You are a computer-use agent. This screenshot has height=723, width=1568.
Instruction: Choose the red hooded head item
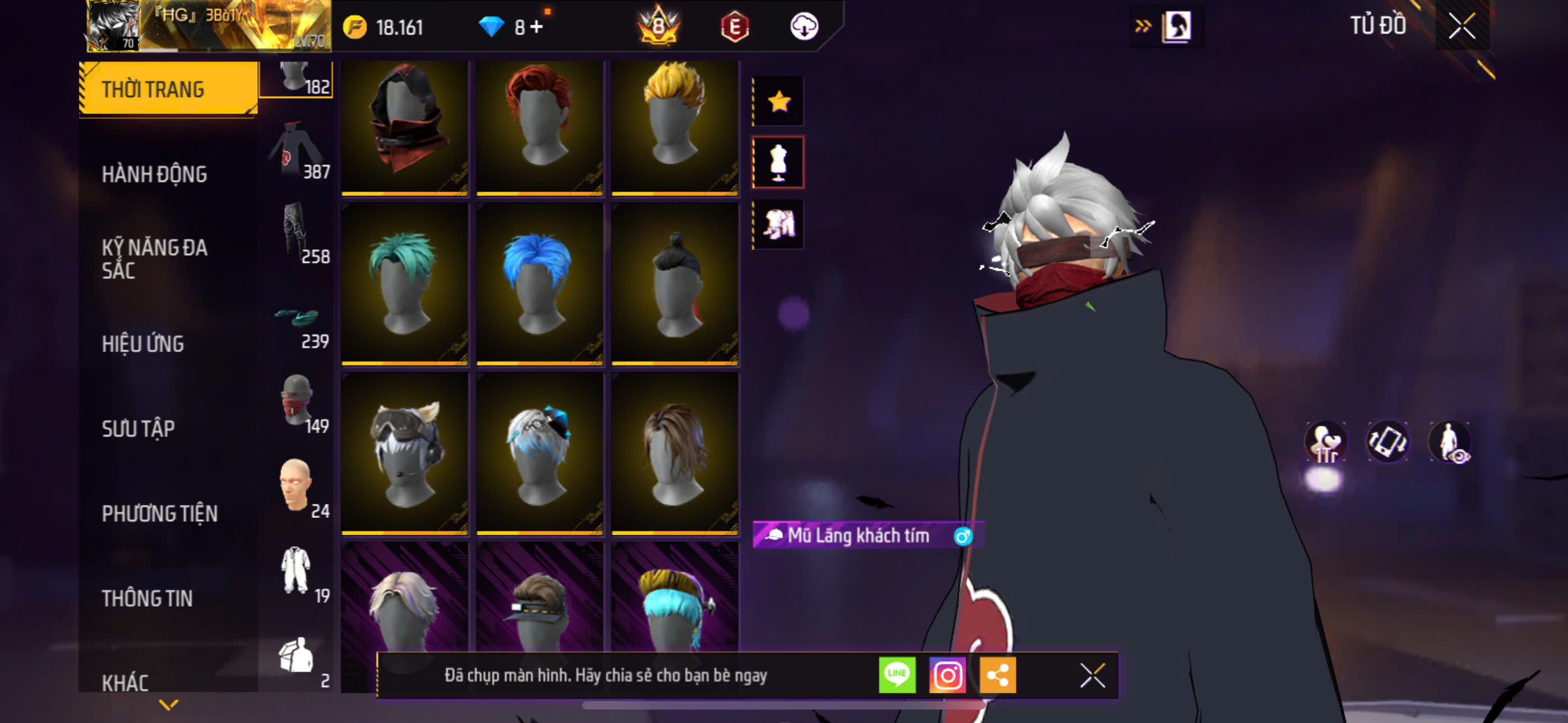point(405,127)
